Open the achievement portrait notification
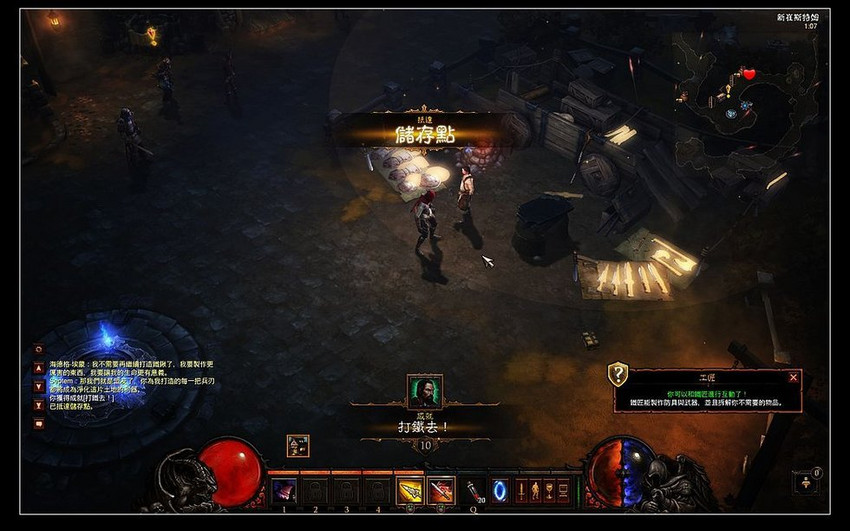The image size is (850, 531). point(425,391)
